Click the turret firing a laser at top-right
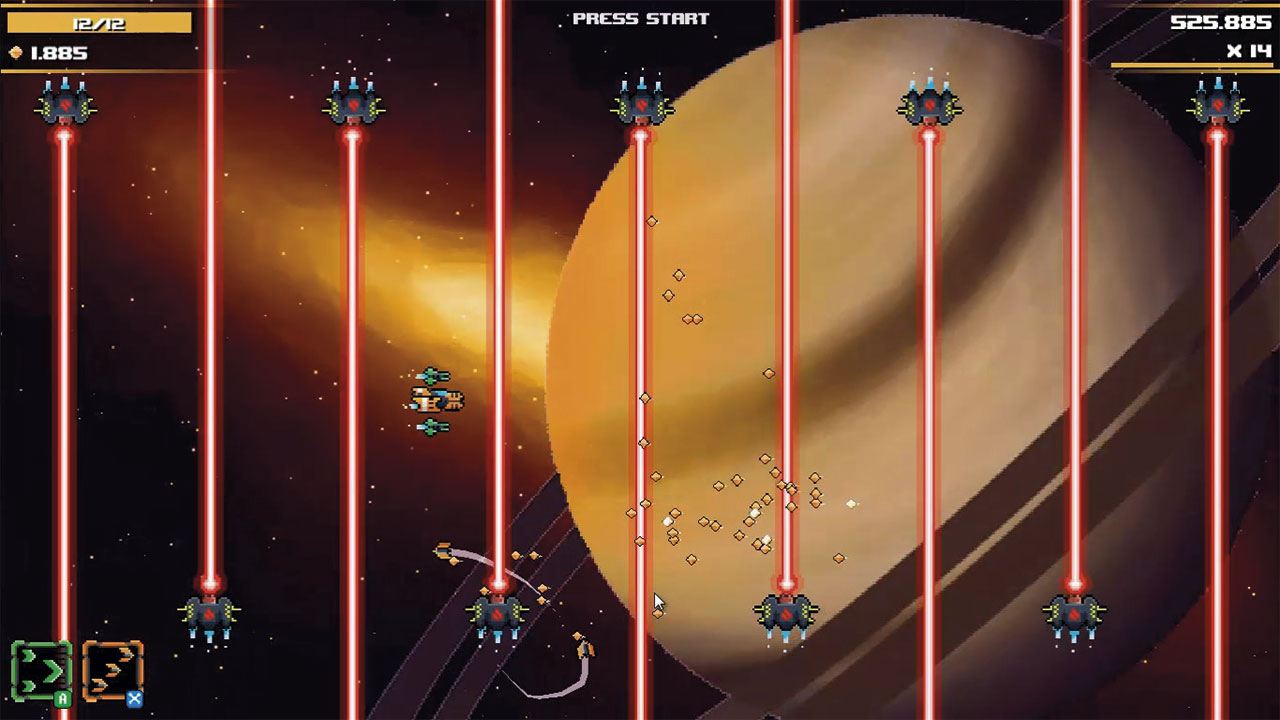1280x720 pixels. point(1217,103)
